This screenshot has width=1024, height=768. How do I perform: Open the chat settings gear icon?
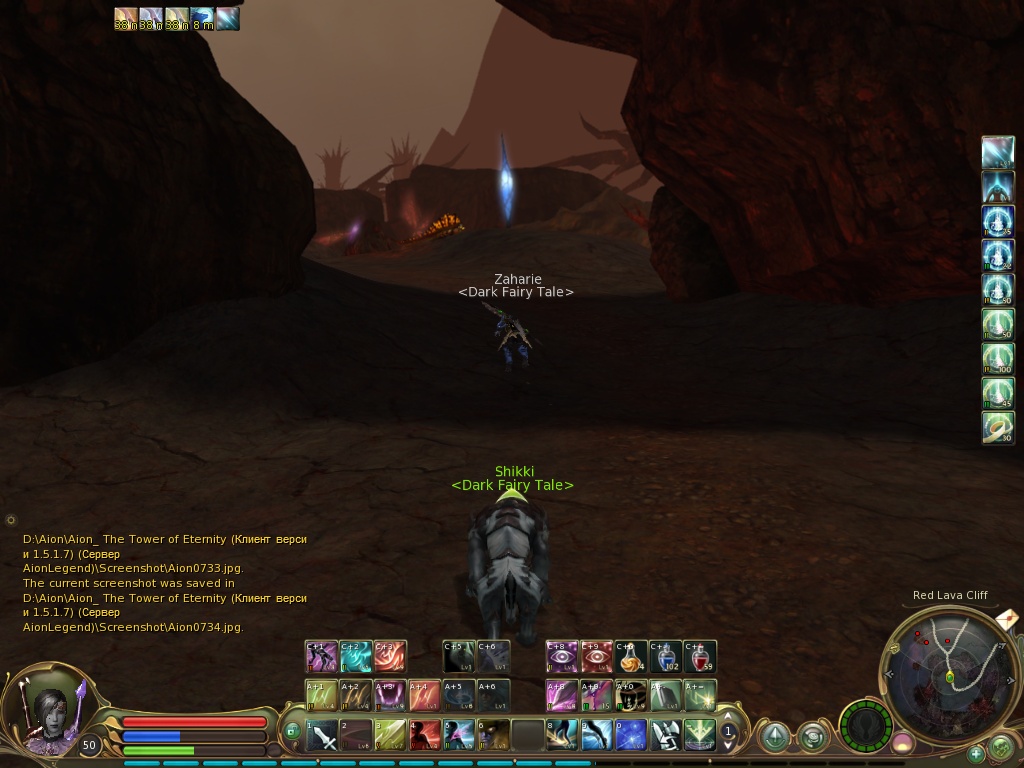pyautogui.click(x=11, y=520)
